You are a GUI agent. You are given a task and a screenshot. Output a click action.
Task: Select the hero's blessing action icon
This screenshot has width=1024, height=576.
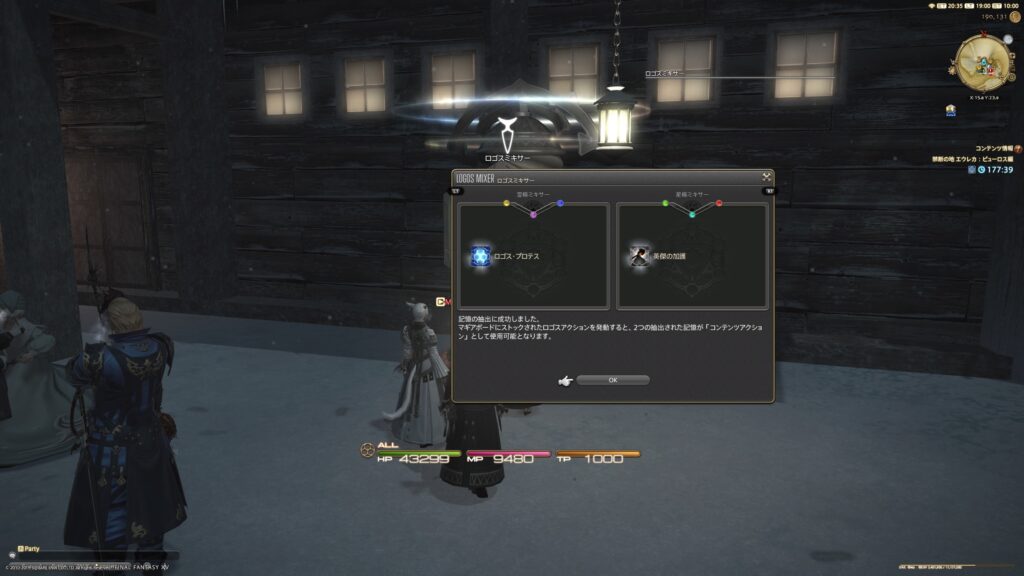tap(639, 256)
